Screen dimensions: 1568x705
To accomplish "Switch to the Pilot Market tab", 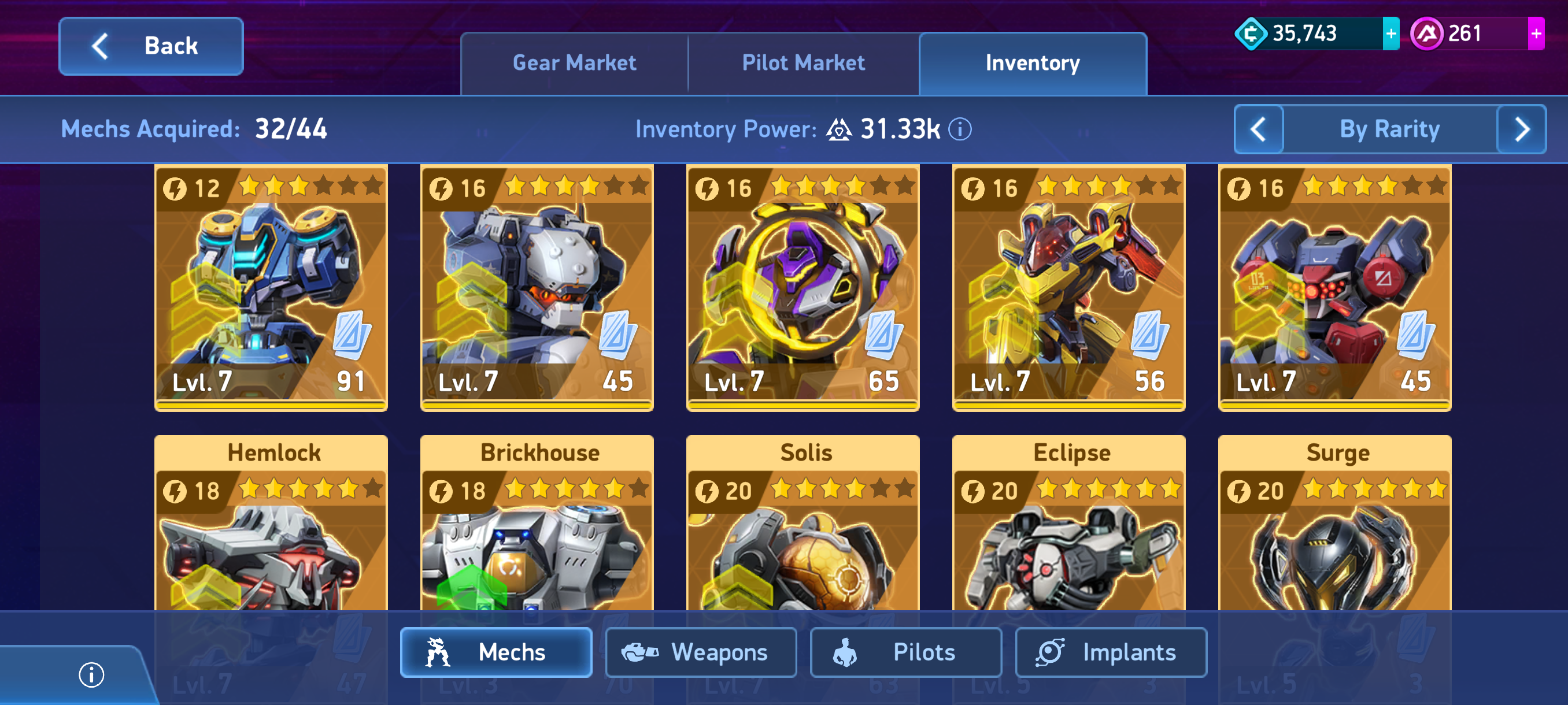I will 803,63.
